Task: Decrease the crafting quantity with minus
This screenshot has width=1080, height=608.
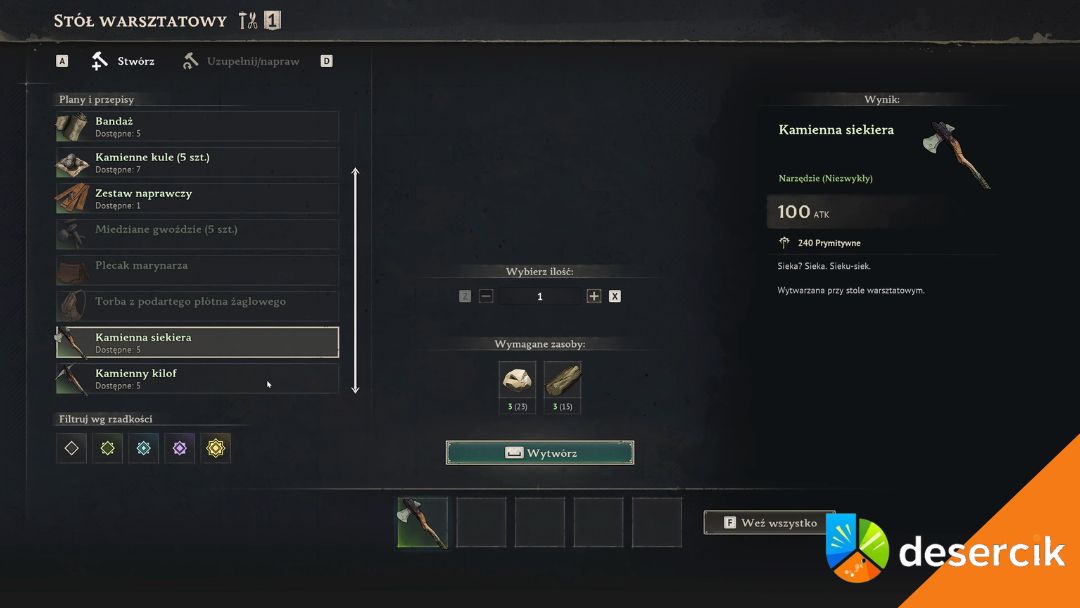Action: (486, 296)
